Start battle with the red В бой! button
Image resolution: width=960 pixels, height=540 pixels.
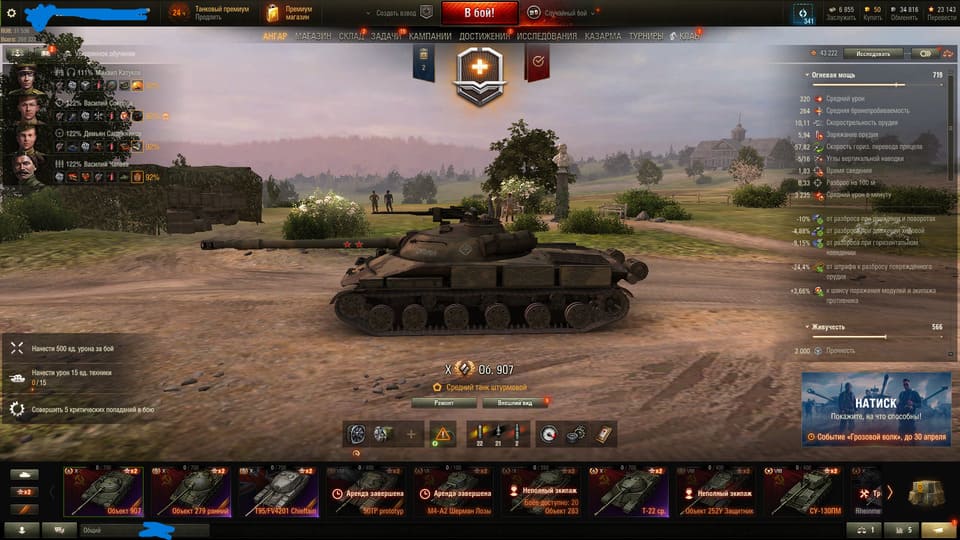[x=478, y=13]
